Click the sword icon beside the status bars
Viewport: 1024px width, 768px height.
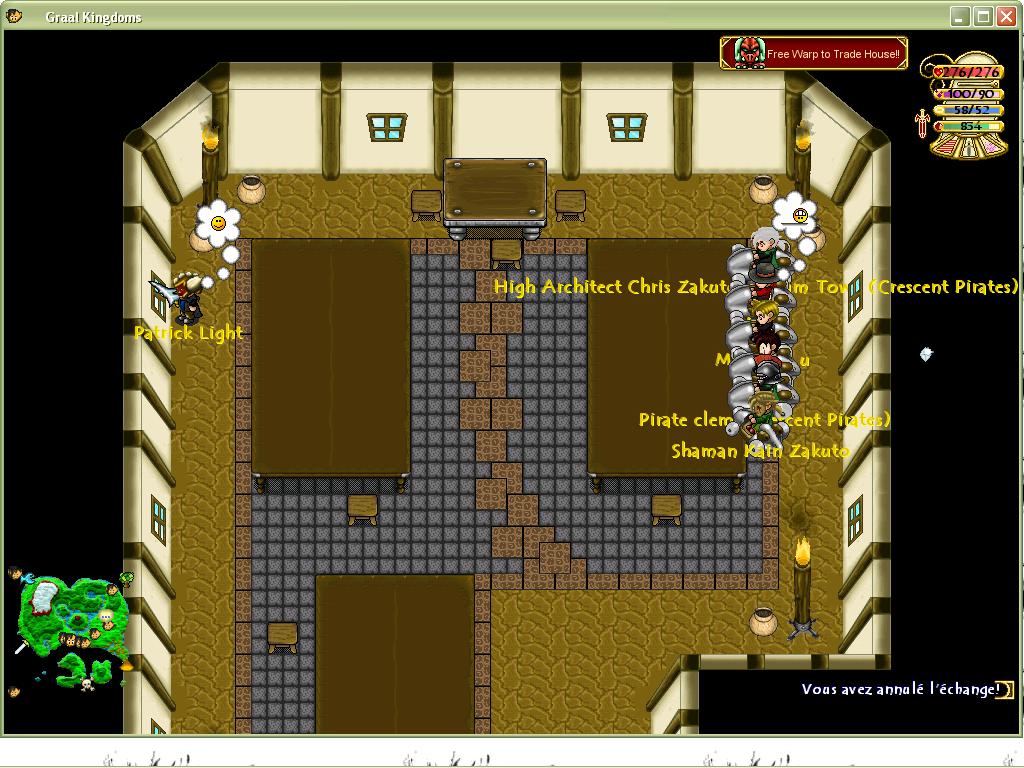click(x=921, y=122)
